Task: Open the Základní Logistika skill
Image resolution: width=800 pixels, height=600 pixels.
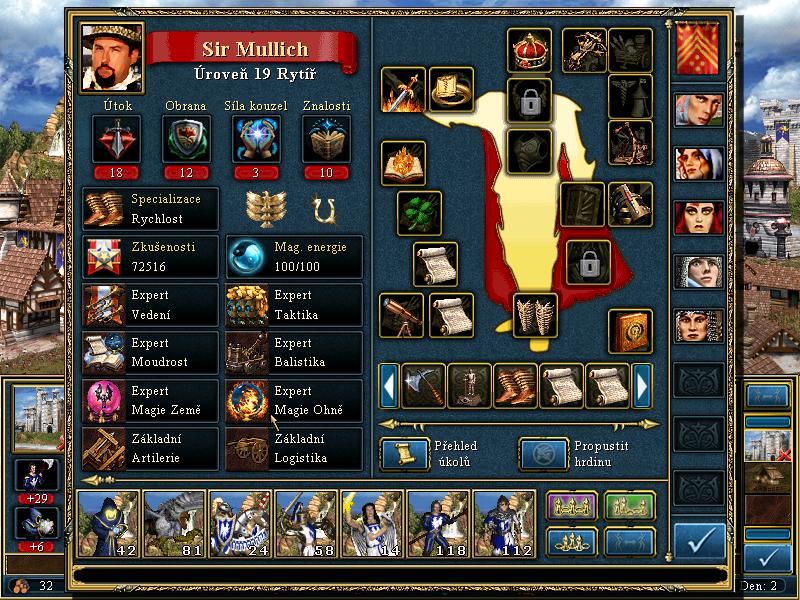Action: pyautogui.click(x=294, y=449)
